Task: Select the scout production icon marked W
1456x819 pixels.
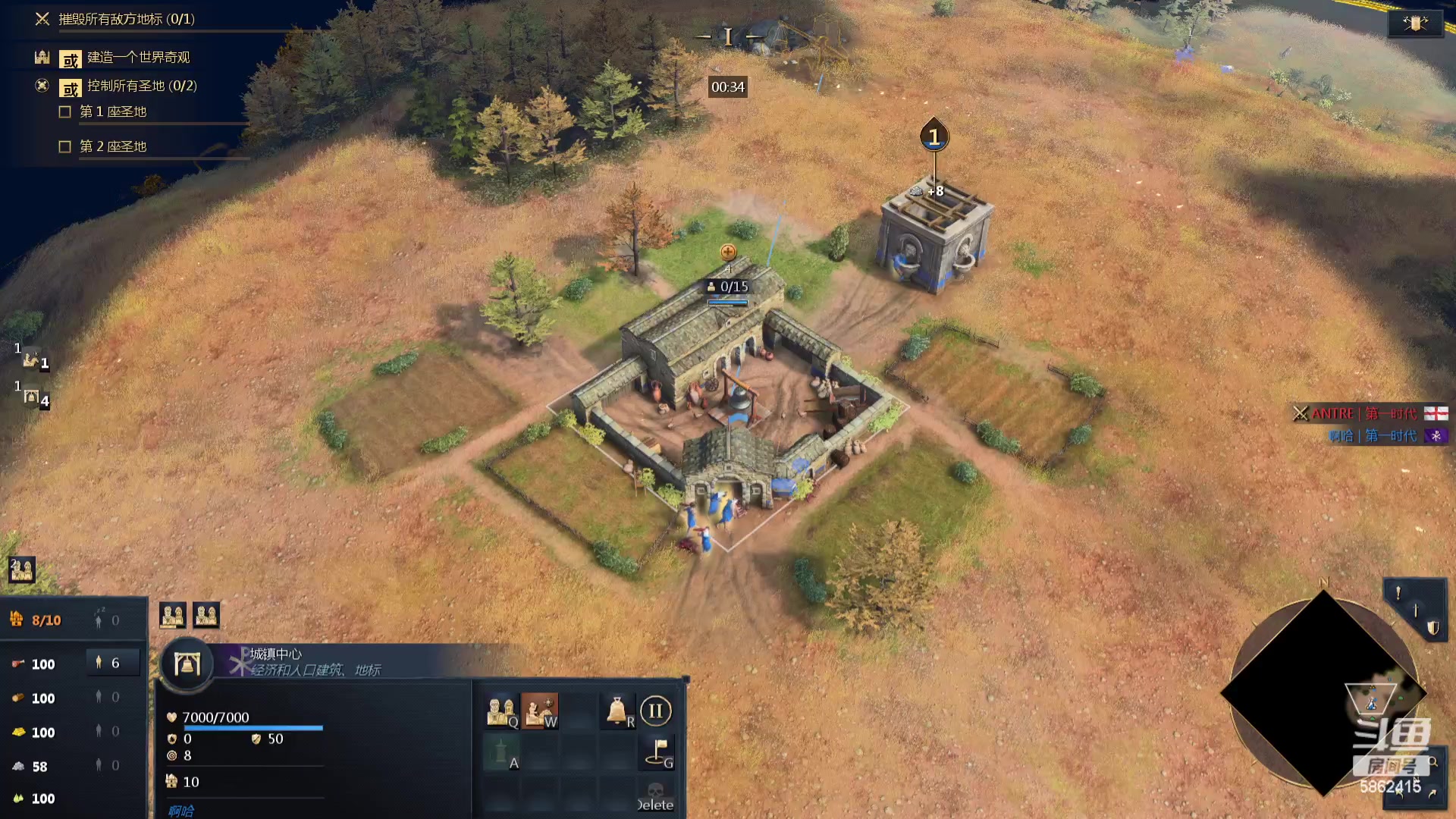Action: [540, 711]
